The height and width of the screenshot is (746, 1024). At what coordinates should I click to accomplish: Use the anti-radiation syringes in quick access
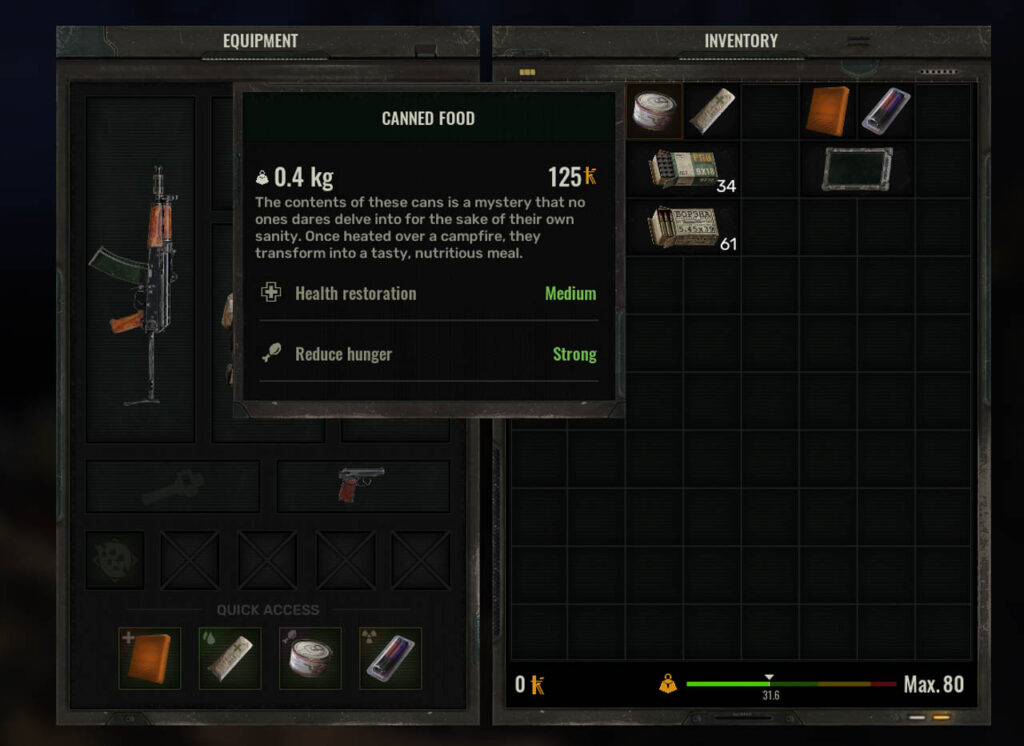pos(390,658)
